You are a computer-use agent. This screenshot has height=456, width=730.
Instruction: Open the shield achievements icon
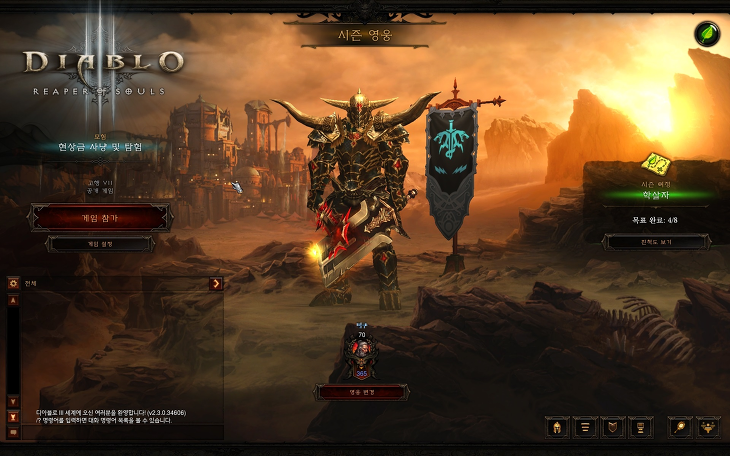(614, 427)
